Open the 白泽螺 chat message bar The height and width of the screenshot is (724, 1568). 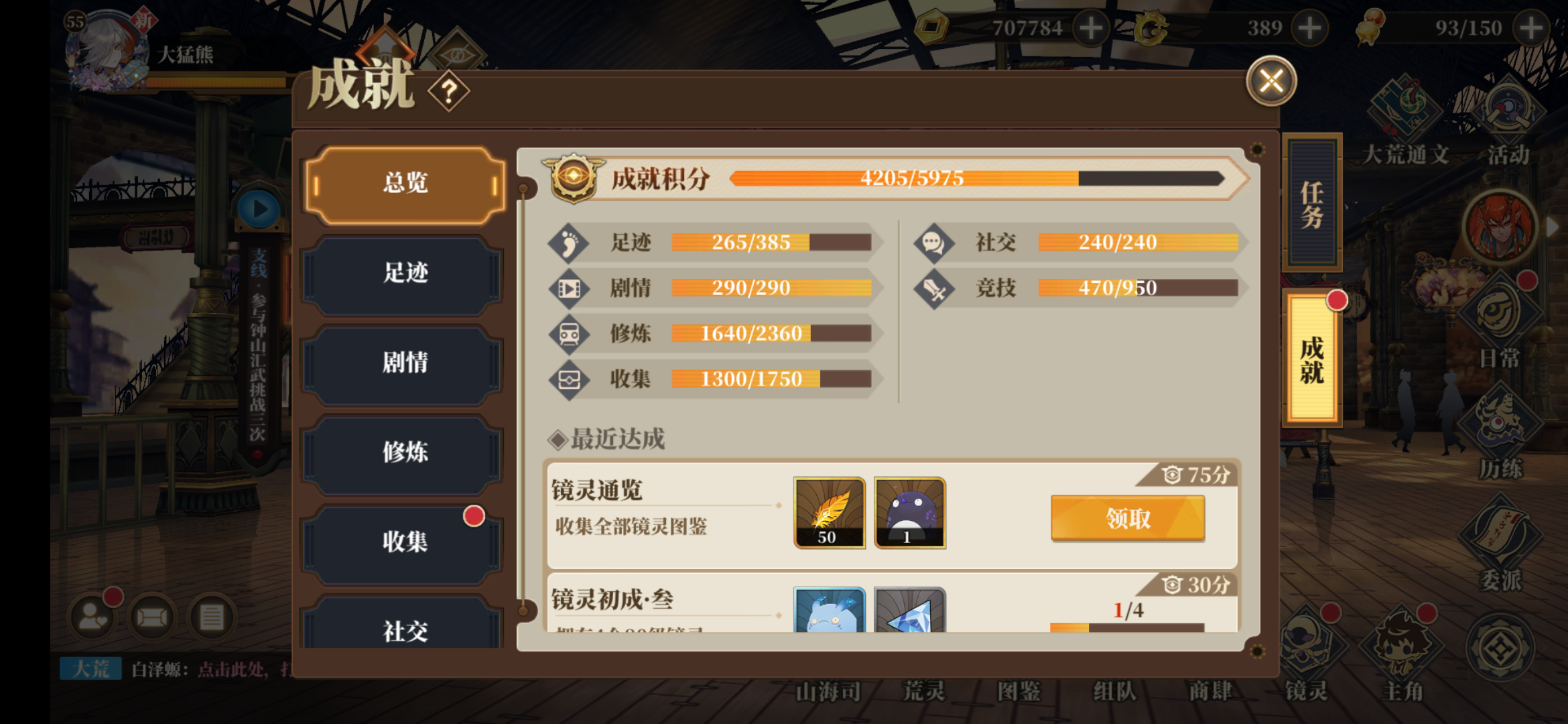coord(201,668)
